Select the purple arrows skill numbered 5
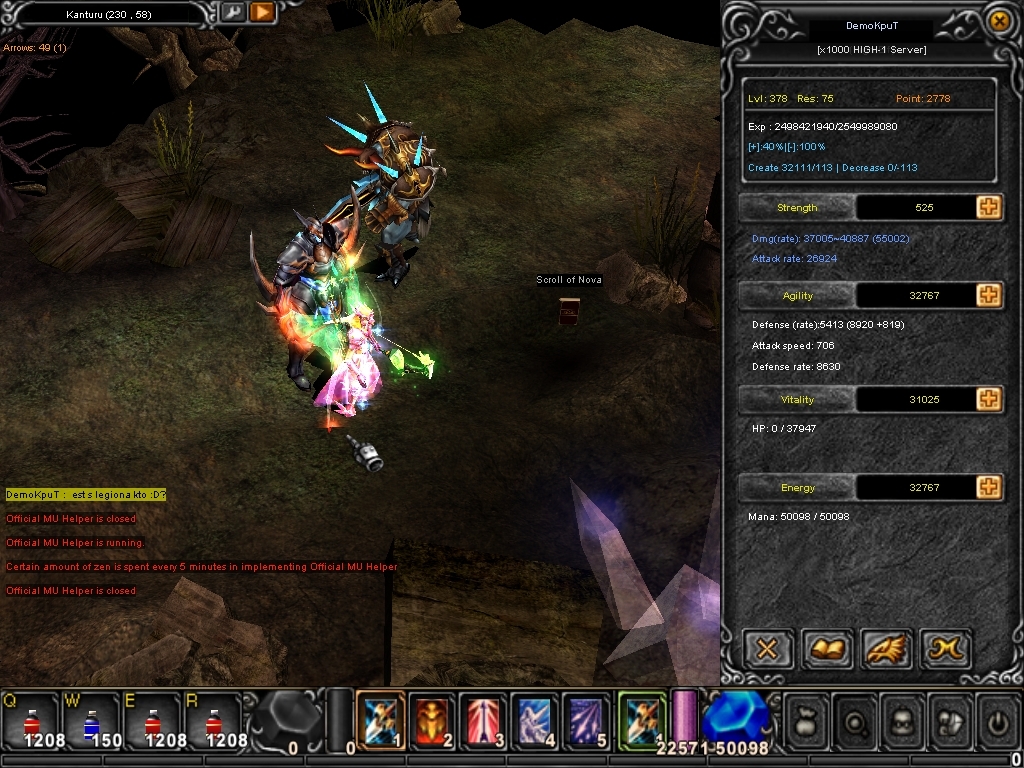Image resolution: width=1024 pixels, height=768 pixels. 587,718
